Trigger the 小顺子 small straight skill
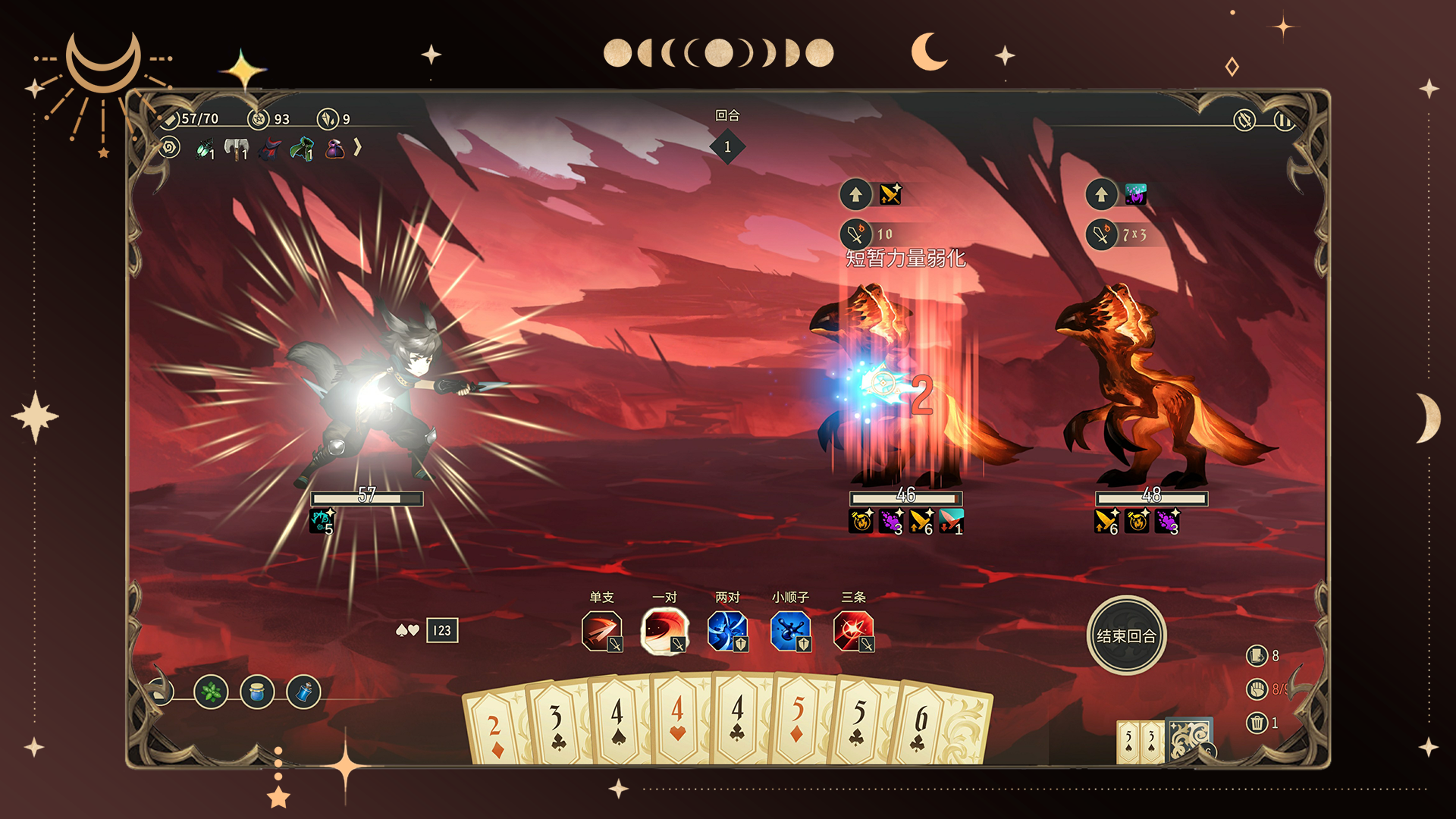Image resolution: width=1456 pixels, height=819 pixels. tap(791, 631)
